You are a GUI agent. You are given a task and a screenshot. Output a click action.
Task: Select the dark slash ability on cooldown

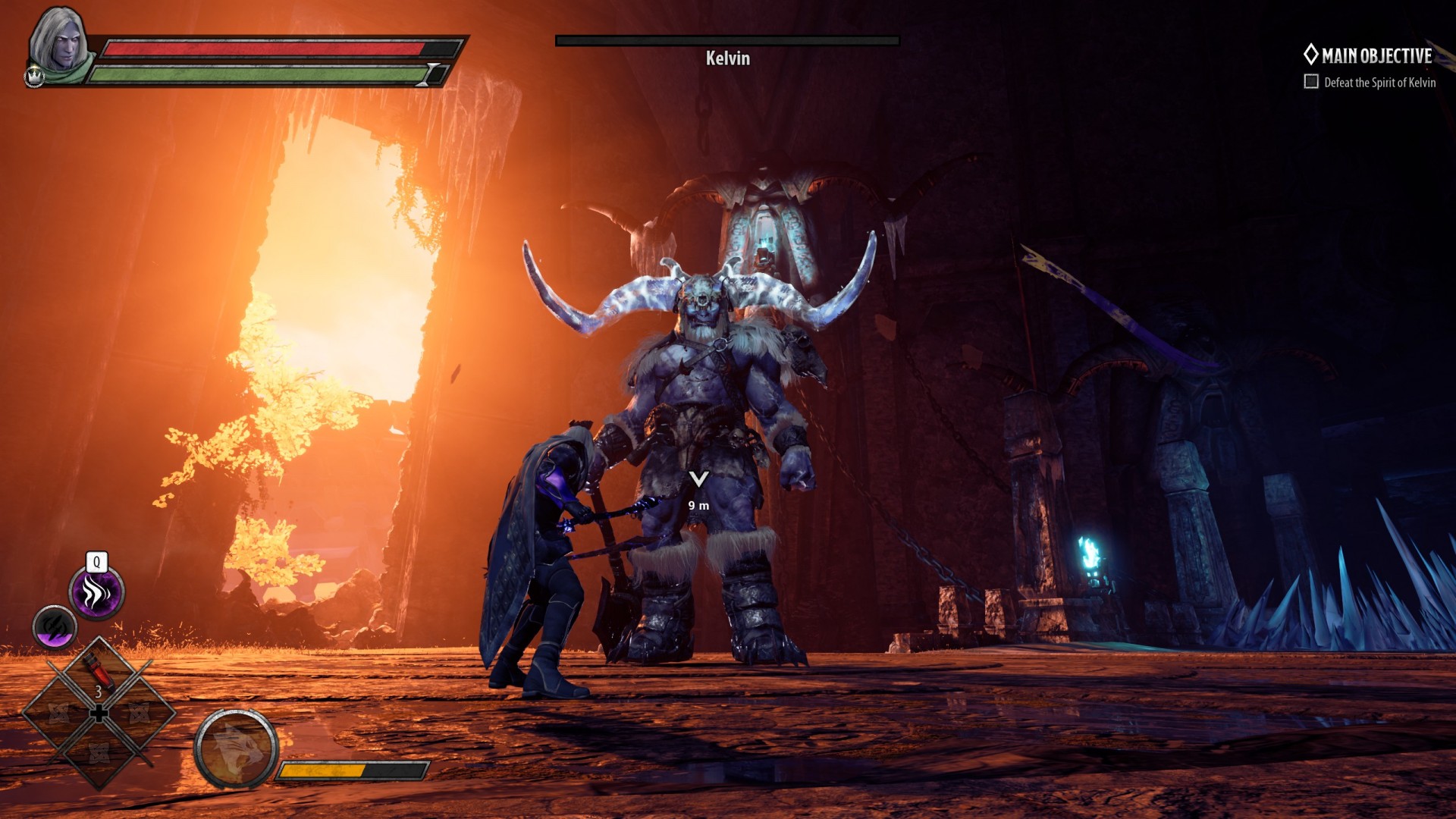pyautogui.click(x=55, y=626)
